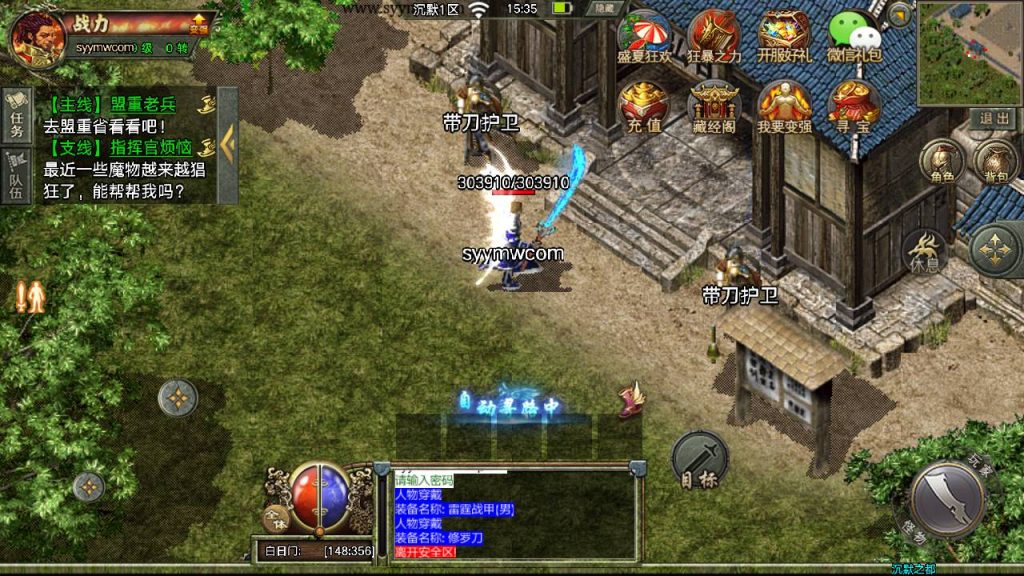The image size is (1024, 576).
Task: Open the 狂暴之力 berserk power icon
Action: coord(714,37)
